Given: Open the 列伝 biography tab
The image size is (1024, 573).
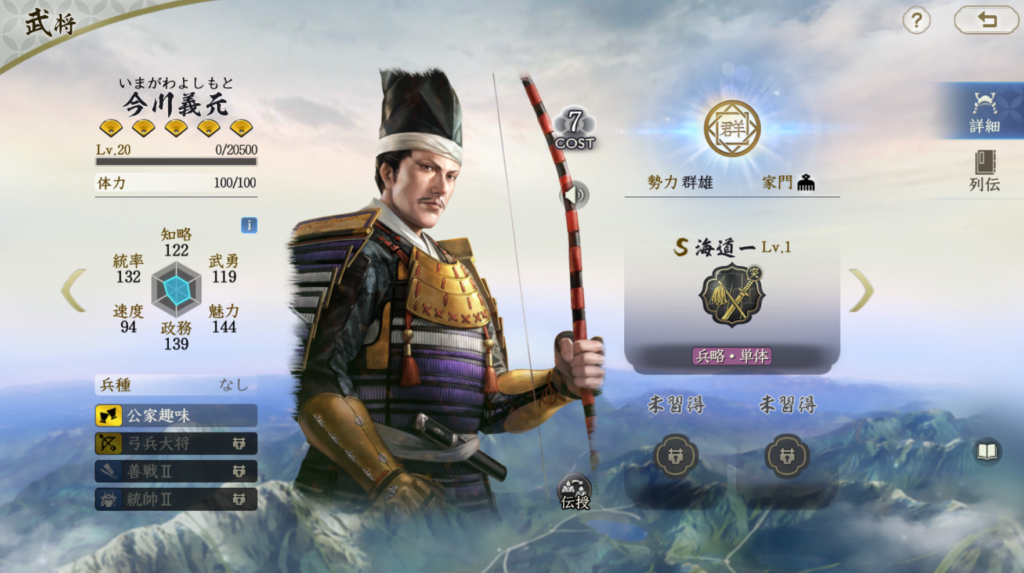Looking at the screenshot, I should coord(984,170).
